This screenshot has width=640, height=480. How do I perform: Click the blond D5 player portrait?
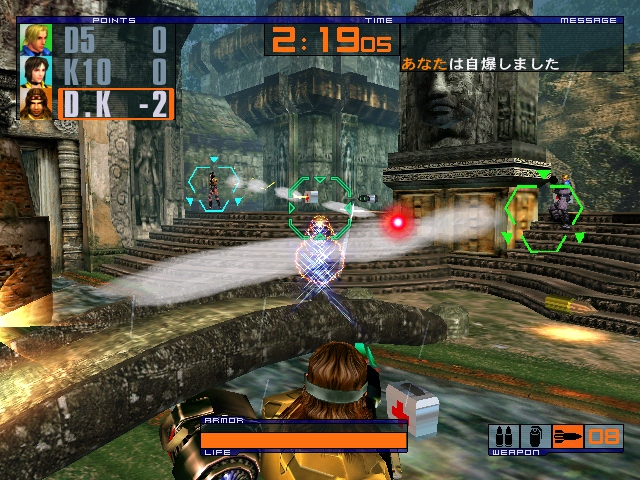coord(37,40)
